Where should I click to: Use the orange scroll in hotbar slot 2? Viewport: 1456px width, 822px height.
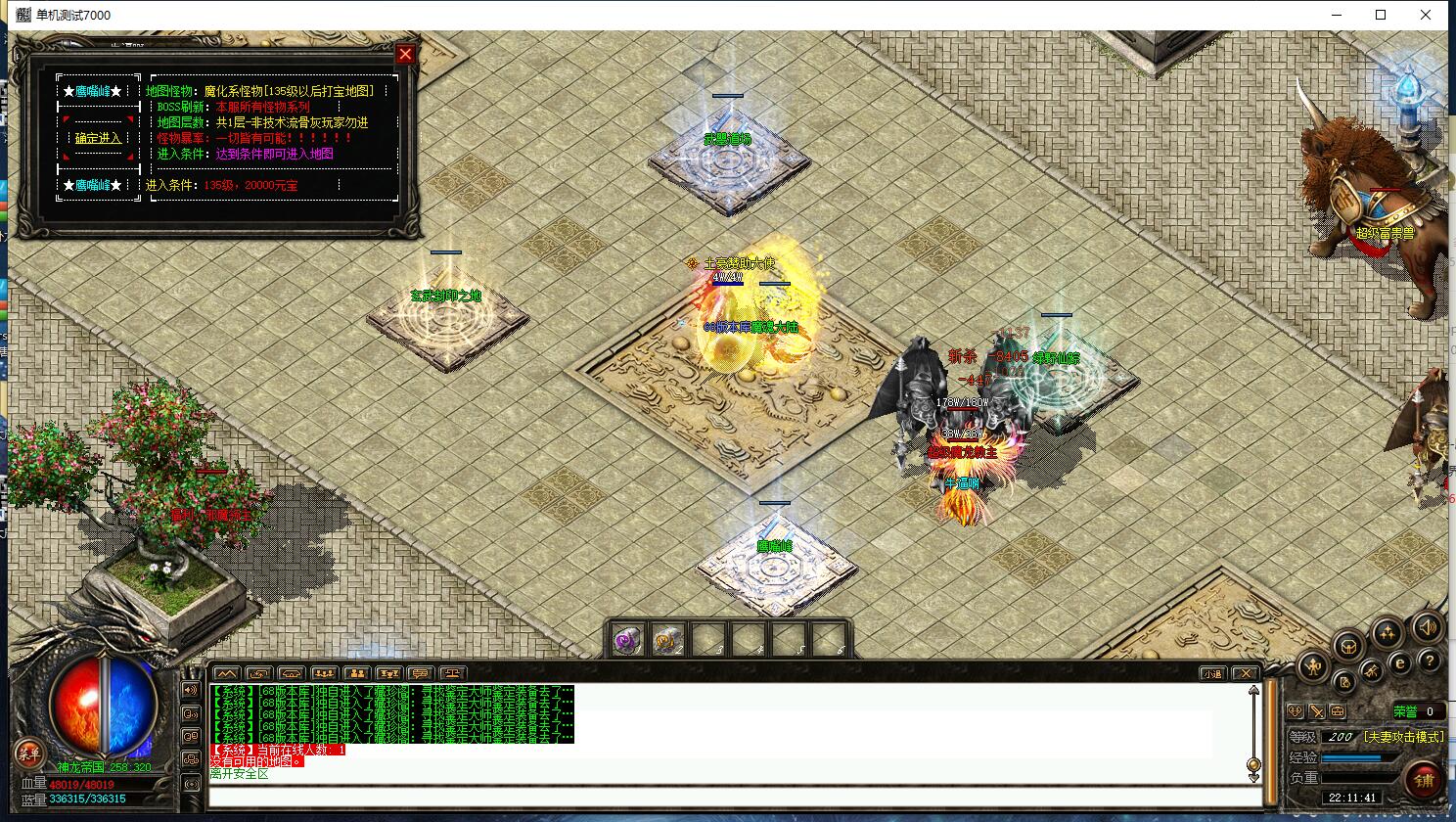(666, 641)
